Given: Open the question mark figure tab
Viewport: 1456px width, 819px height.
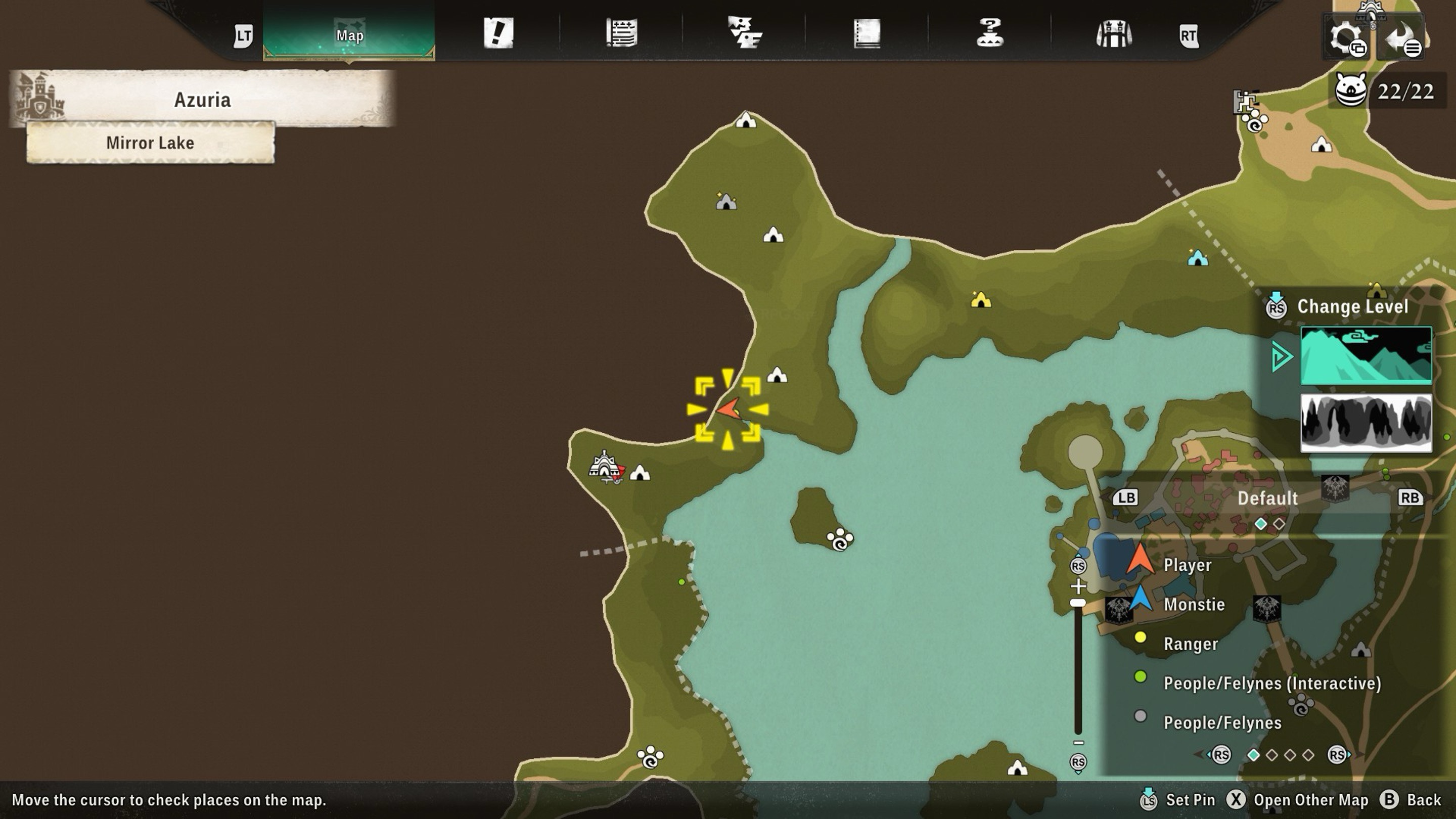Looking at the screenshot, I should coord(990,33).
